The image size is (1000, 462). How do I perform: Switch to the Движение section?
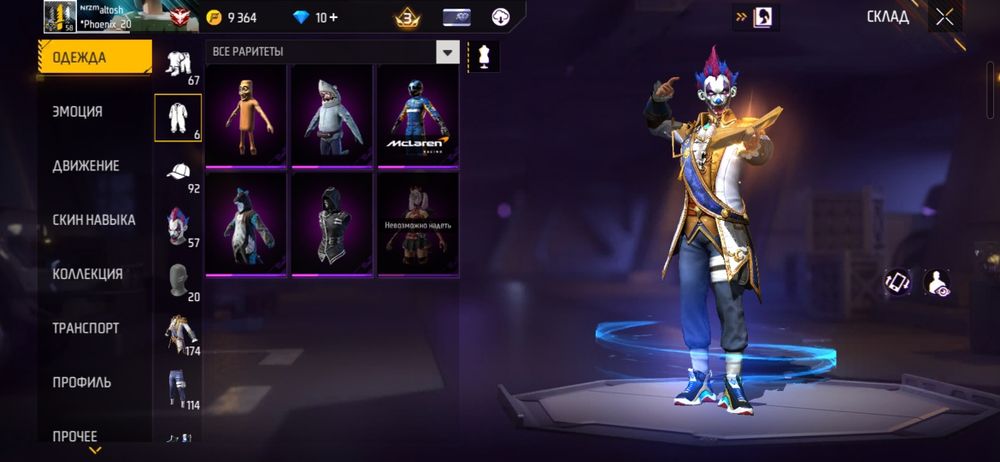coord(86,166)
